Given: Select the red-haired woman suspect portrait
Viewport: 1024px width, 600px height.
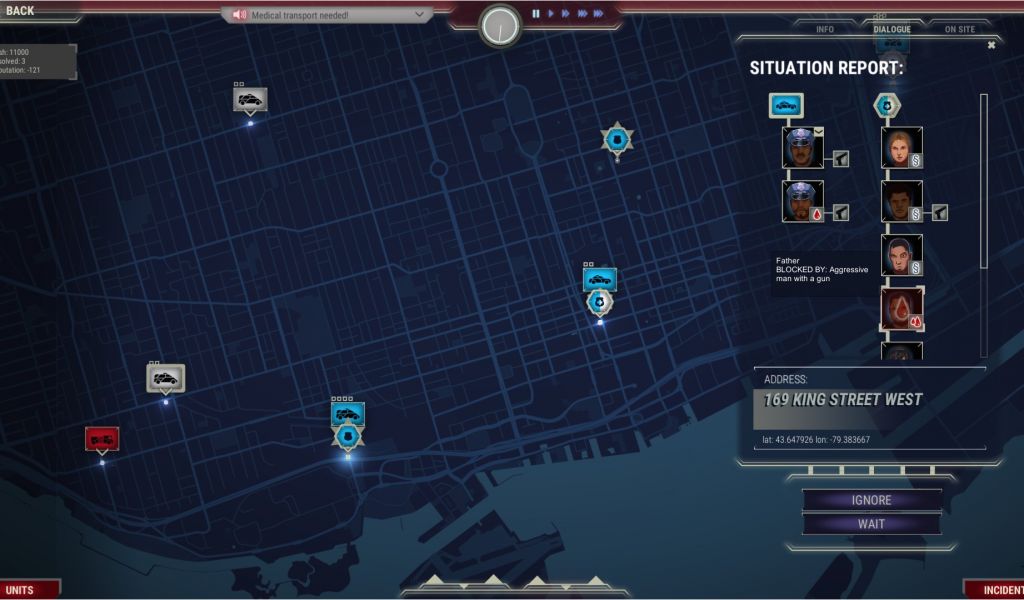Looking at the screenshot, I should tap(901, 147).
